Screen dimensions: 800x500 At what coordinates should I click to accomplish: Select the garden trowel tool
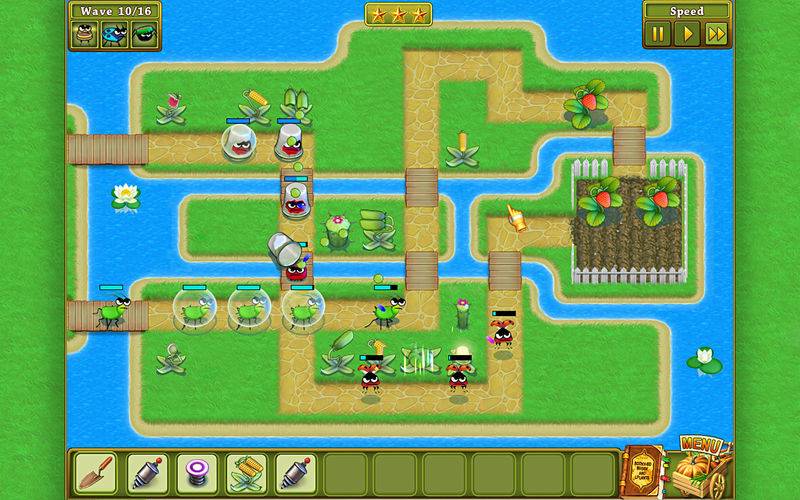[98, 471]
